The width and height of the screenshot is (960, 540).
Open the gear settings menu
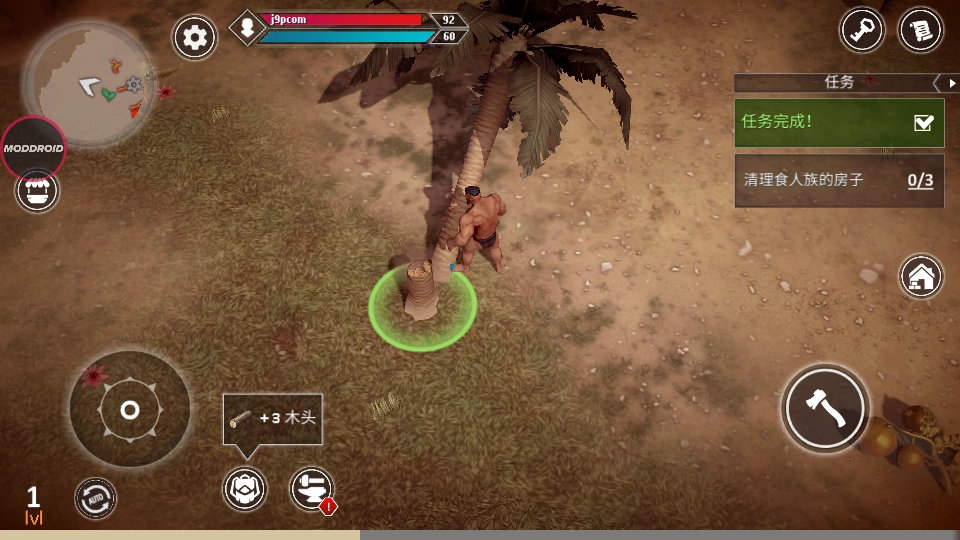195,38
